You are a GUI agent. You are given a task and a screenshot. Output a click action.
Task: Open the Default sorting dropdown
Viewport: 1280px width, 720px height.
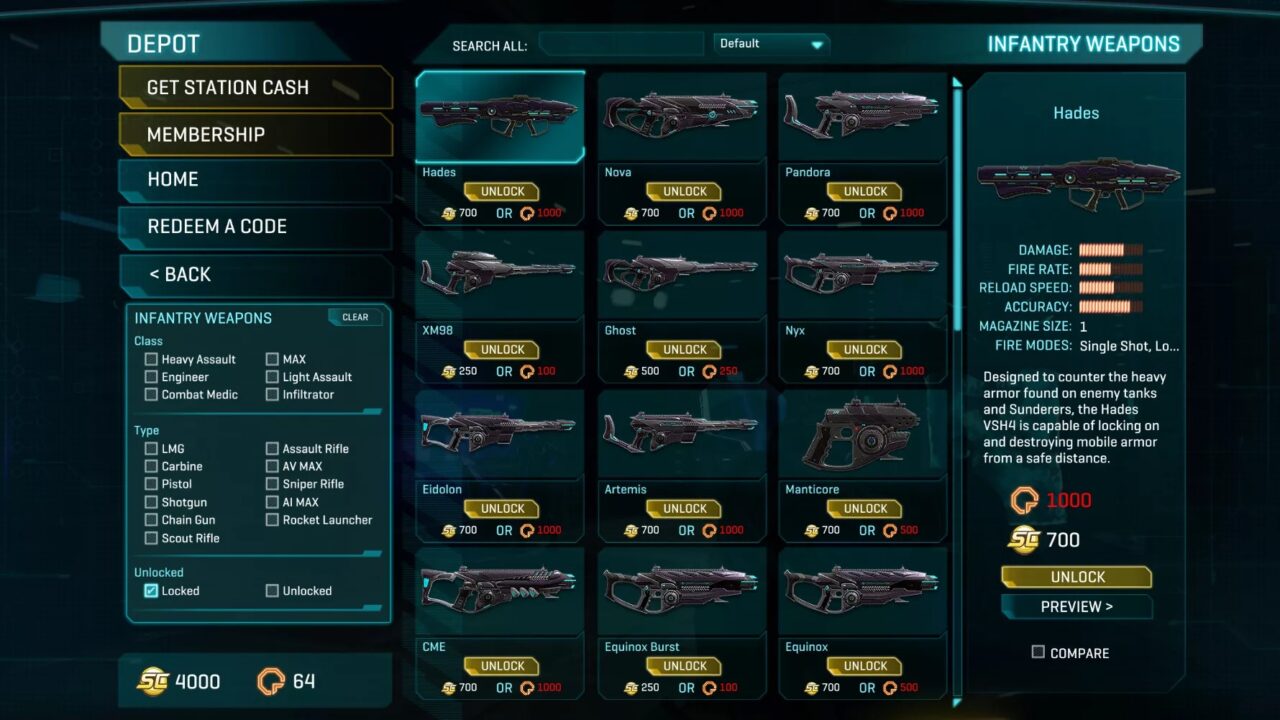coord(770,44)
